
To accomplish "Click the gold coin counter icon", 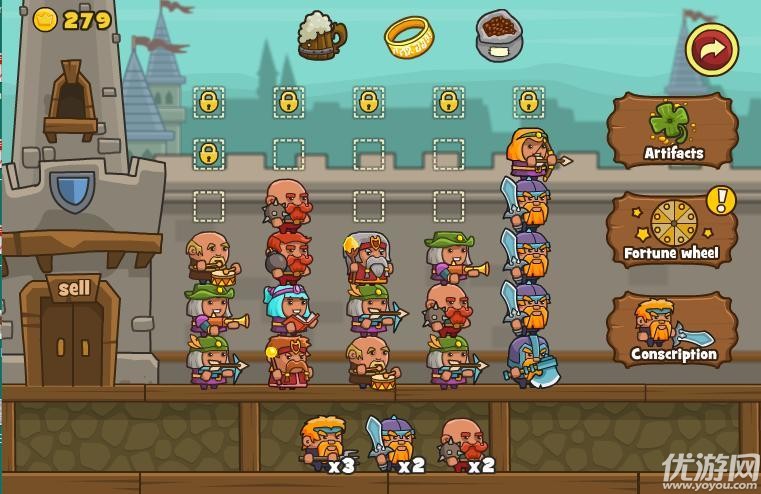I will click(45, 20).
